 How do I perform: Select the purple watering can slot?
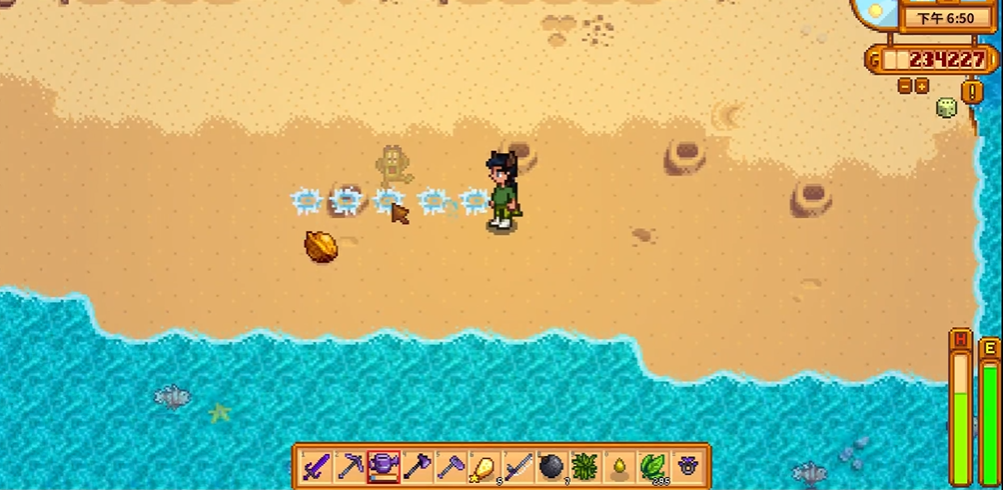pyautogui.click(x=383, y=466)
